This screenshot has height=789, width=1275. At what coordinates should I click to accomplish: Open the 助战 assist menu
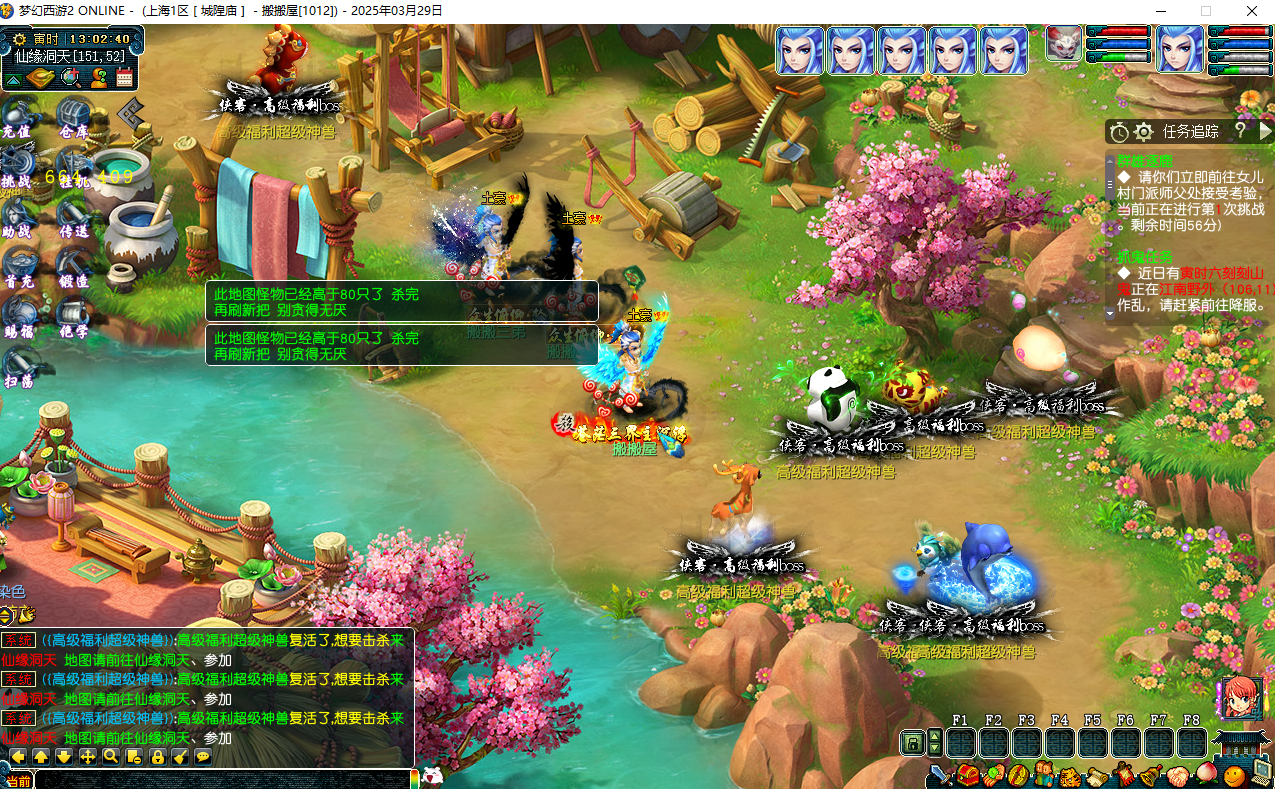pyautogui.click(x=17, y=217)
